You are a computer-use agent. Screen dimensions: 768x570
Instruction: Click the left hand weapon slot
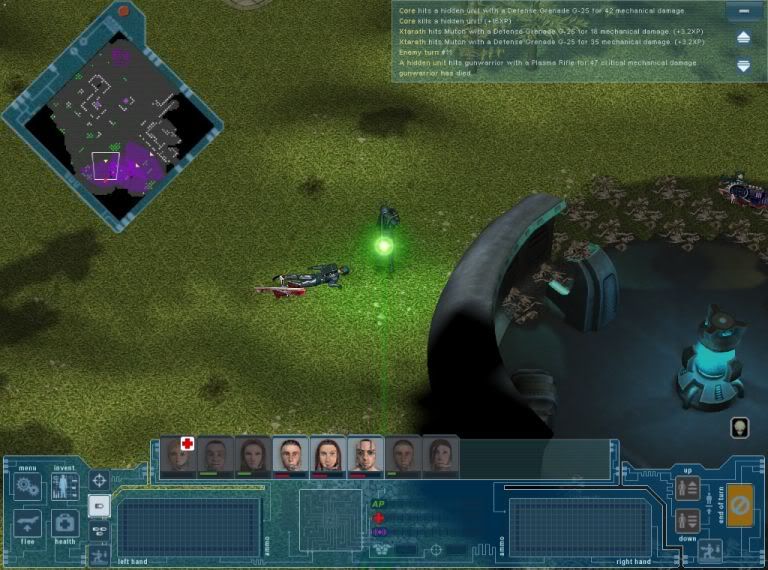coord(189,526)
